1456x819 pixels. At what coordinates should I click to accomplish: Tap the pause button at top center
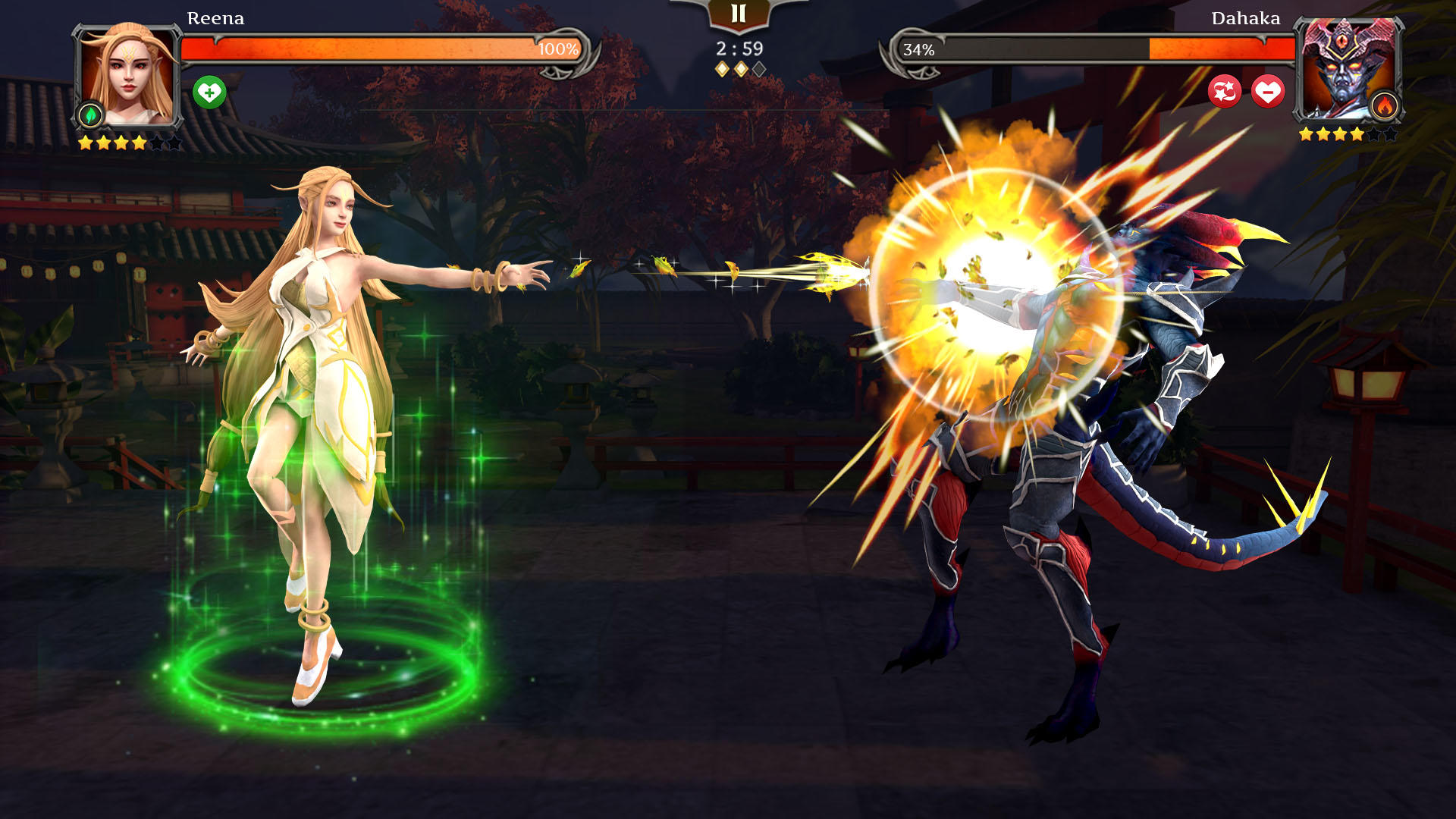click(739, 12)
